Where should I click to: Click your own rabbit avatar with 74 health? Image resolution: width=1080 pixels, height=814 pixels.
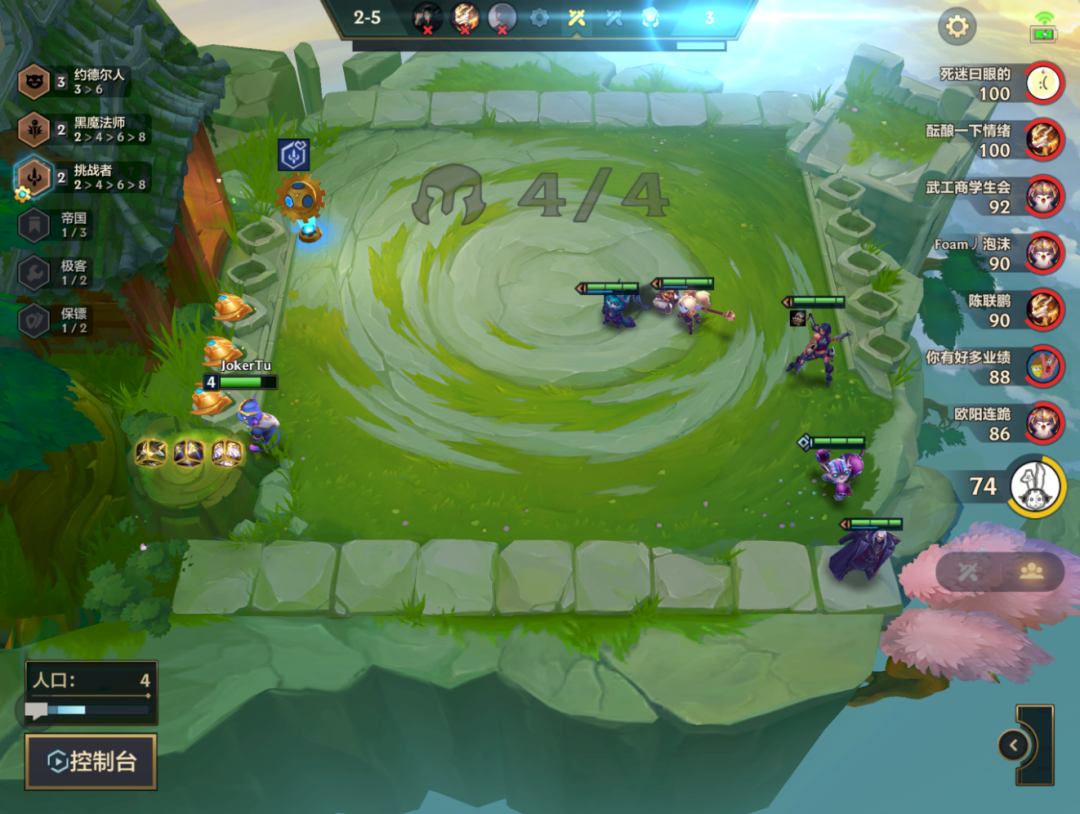coord(1036,486)
